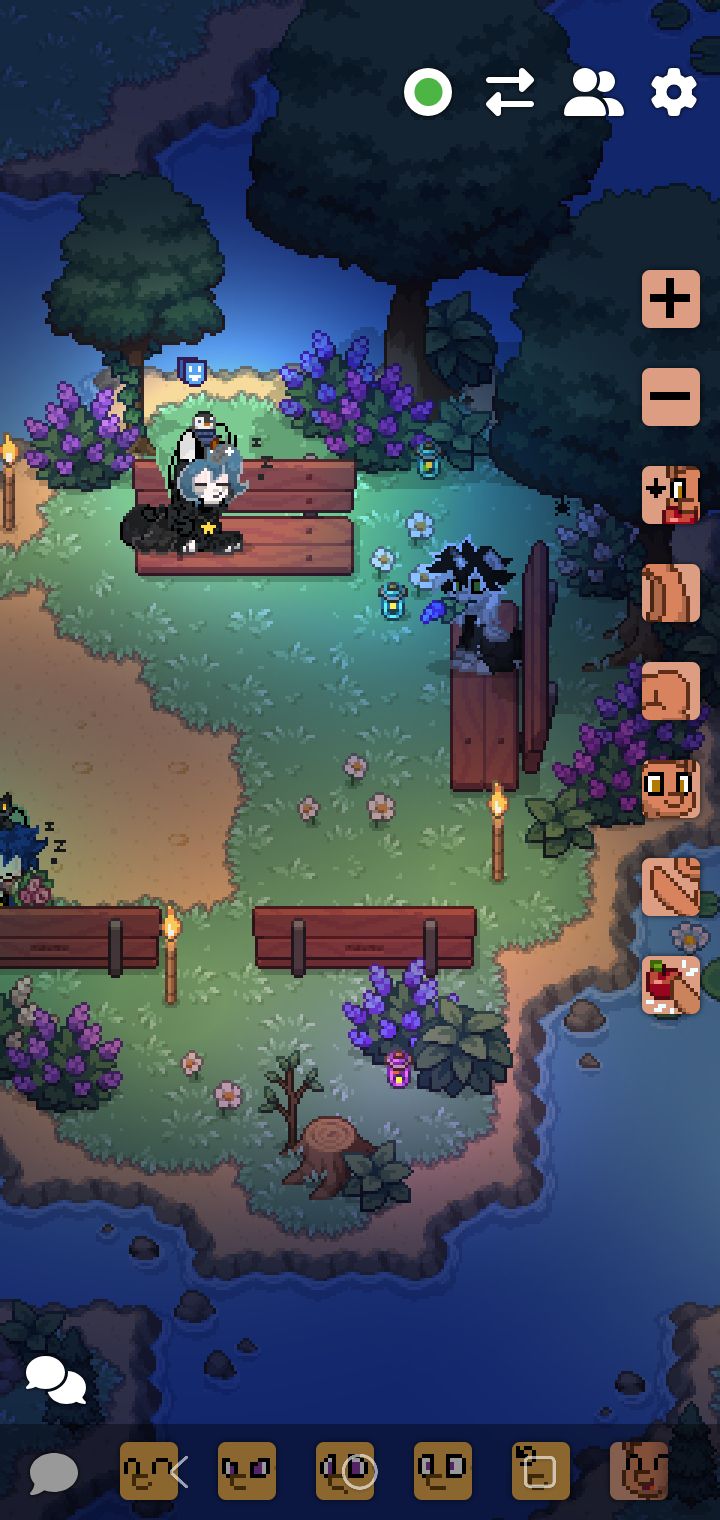The width and height of the screenshot is (720, 1520).
Task: Open the settings gear menu
Action: [x=673, y=93]
